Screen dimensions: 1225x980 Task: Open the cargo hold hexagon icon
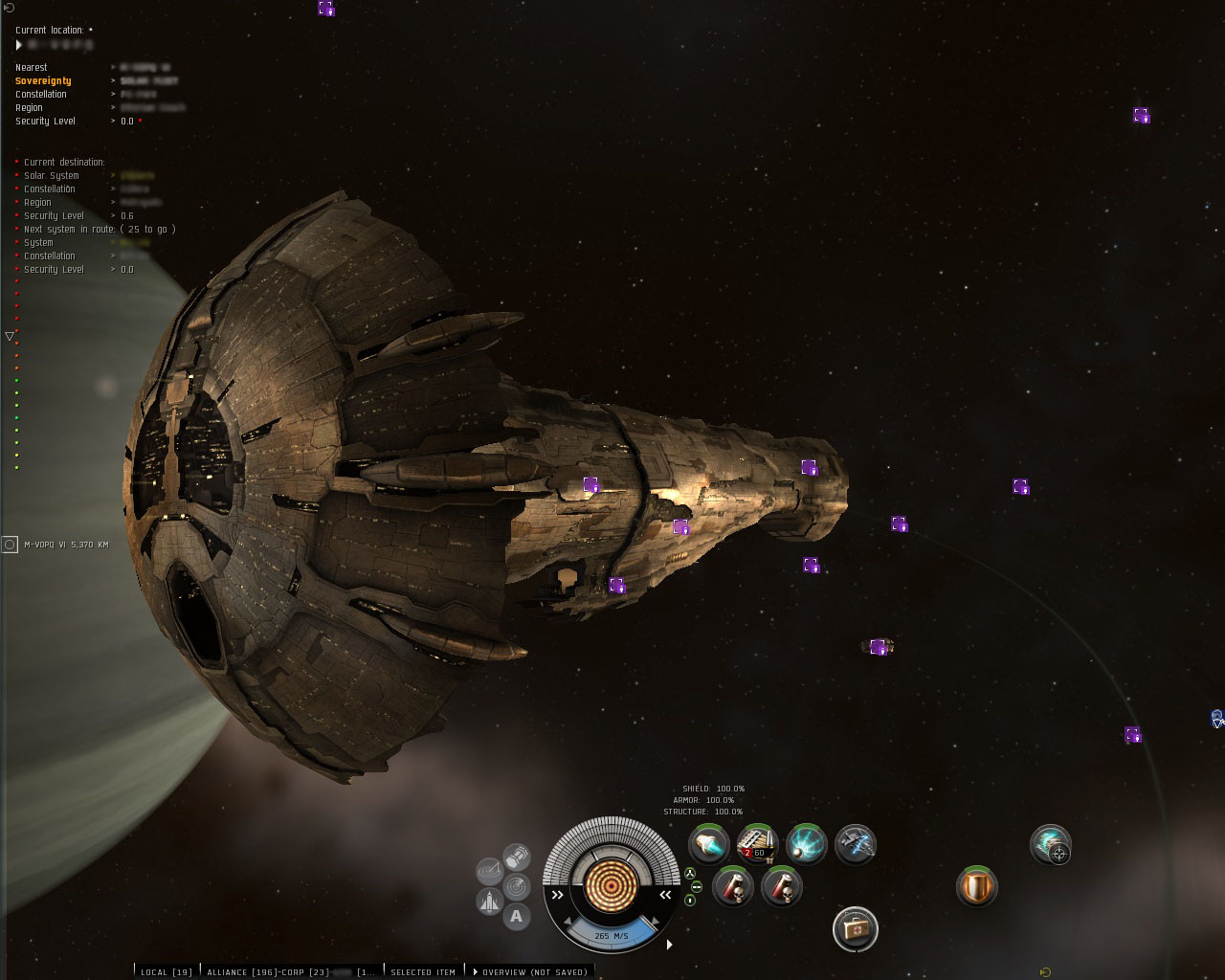pyautogui.click(x=517, y=855)
